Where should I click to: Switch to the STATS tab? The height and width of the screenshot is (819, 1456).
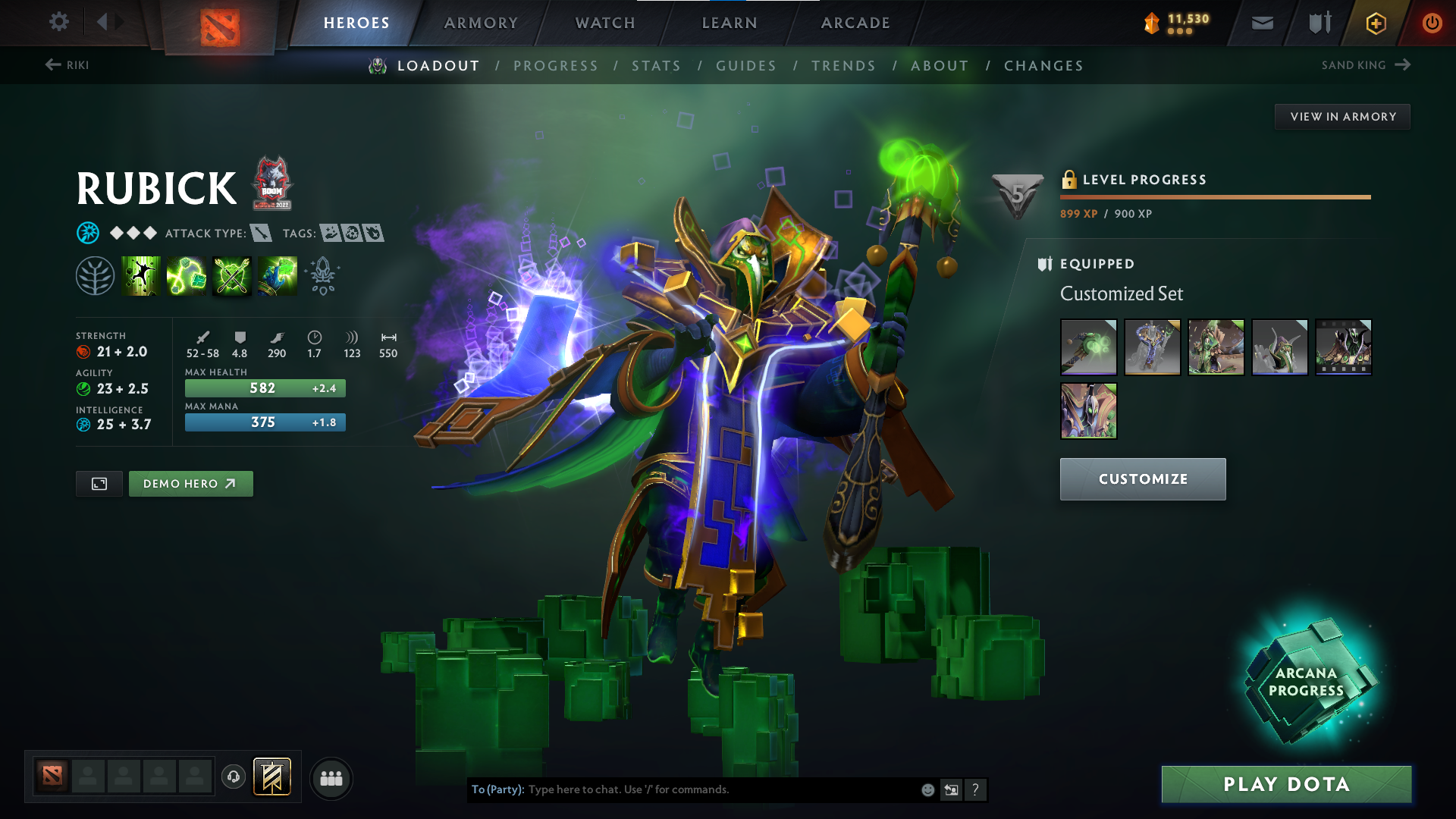tap(657, 65)
